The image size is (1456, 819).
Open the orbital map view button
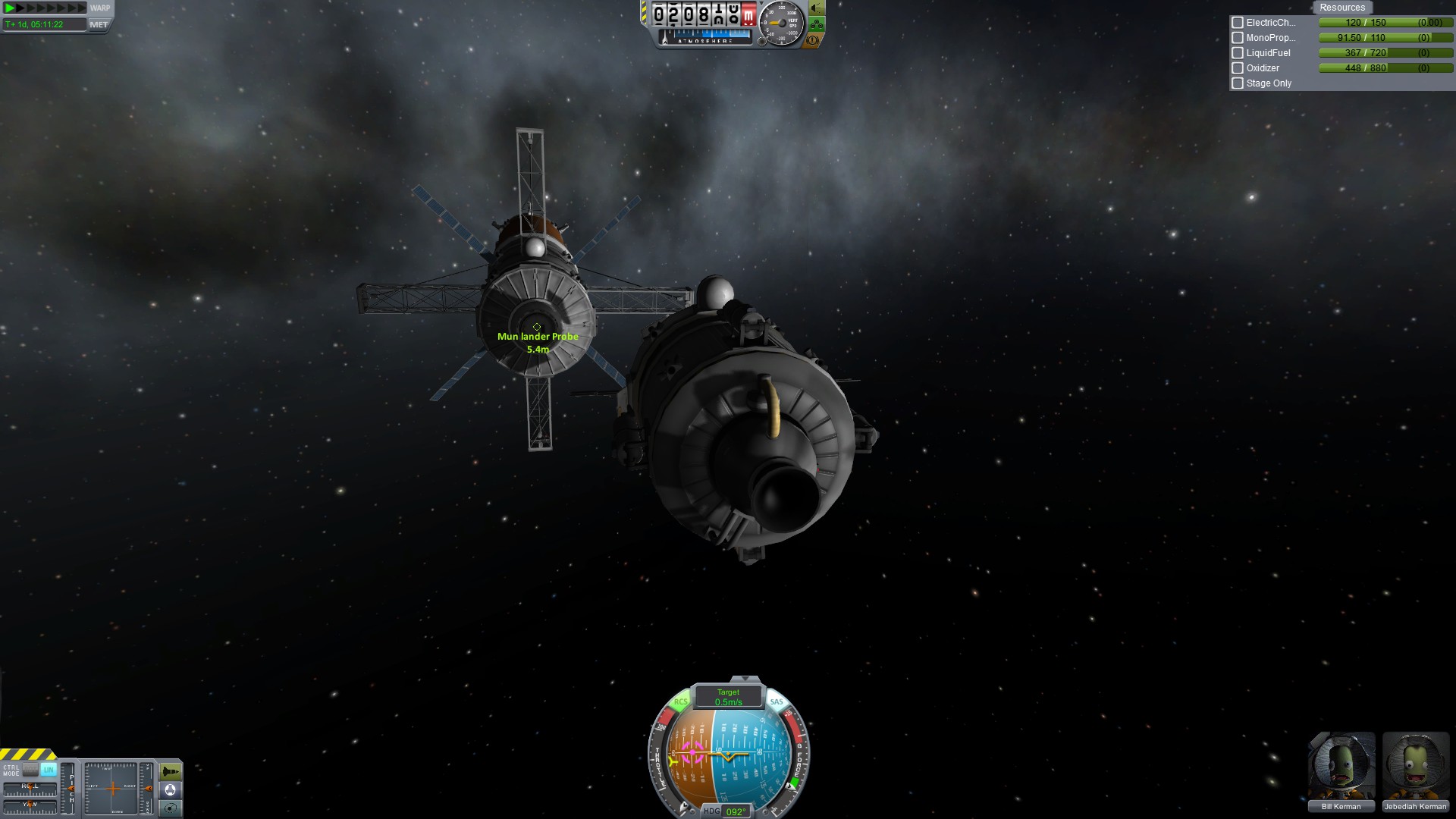[x=171, y=808]
